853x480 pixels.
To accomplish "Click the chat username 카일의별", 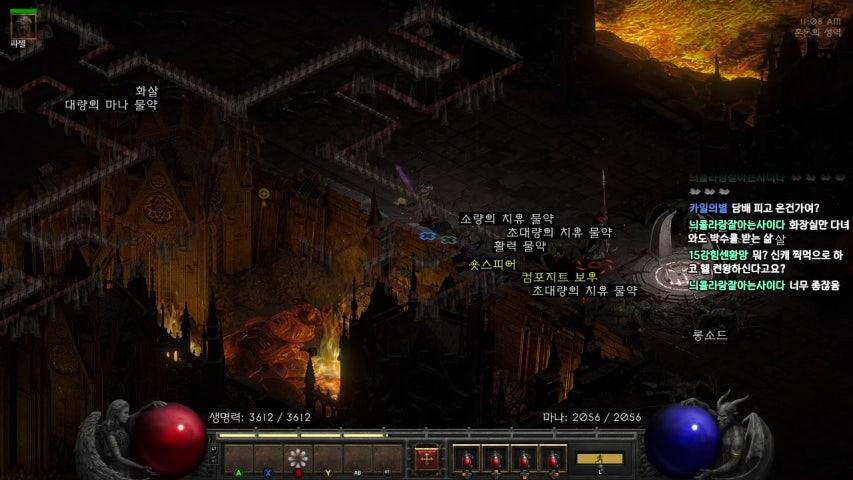I will (708, 208).
